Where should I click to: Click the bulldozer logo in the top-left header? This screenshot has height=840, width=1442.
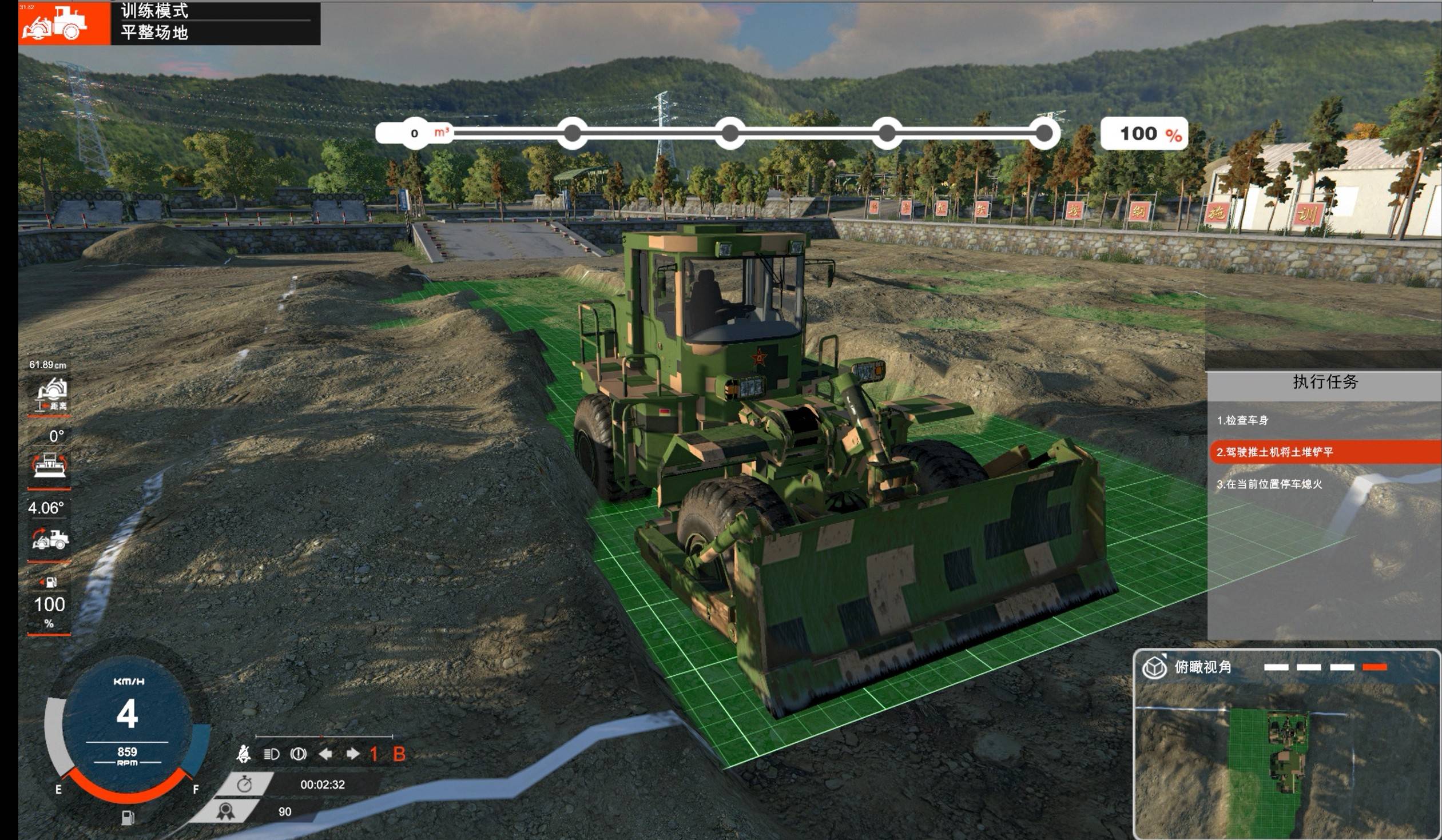pyautogui.click(x=55, y=23)
